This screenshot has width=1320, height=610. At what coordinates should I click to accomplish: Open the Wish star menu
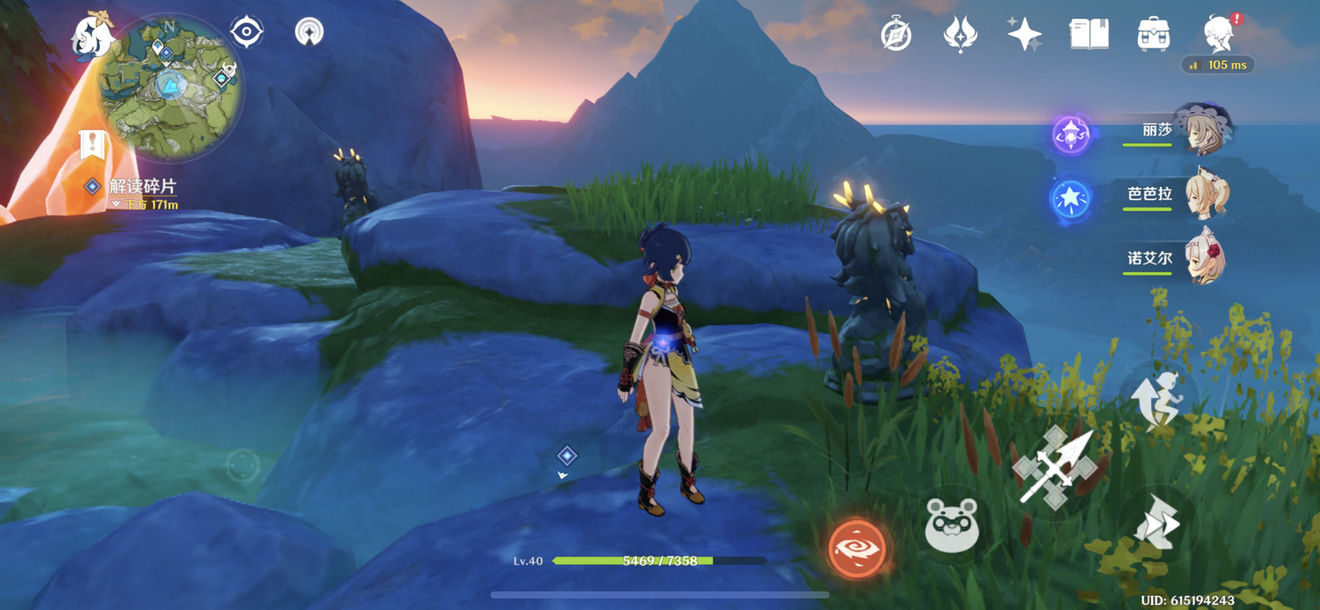tap(1024, 35)
